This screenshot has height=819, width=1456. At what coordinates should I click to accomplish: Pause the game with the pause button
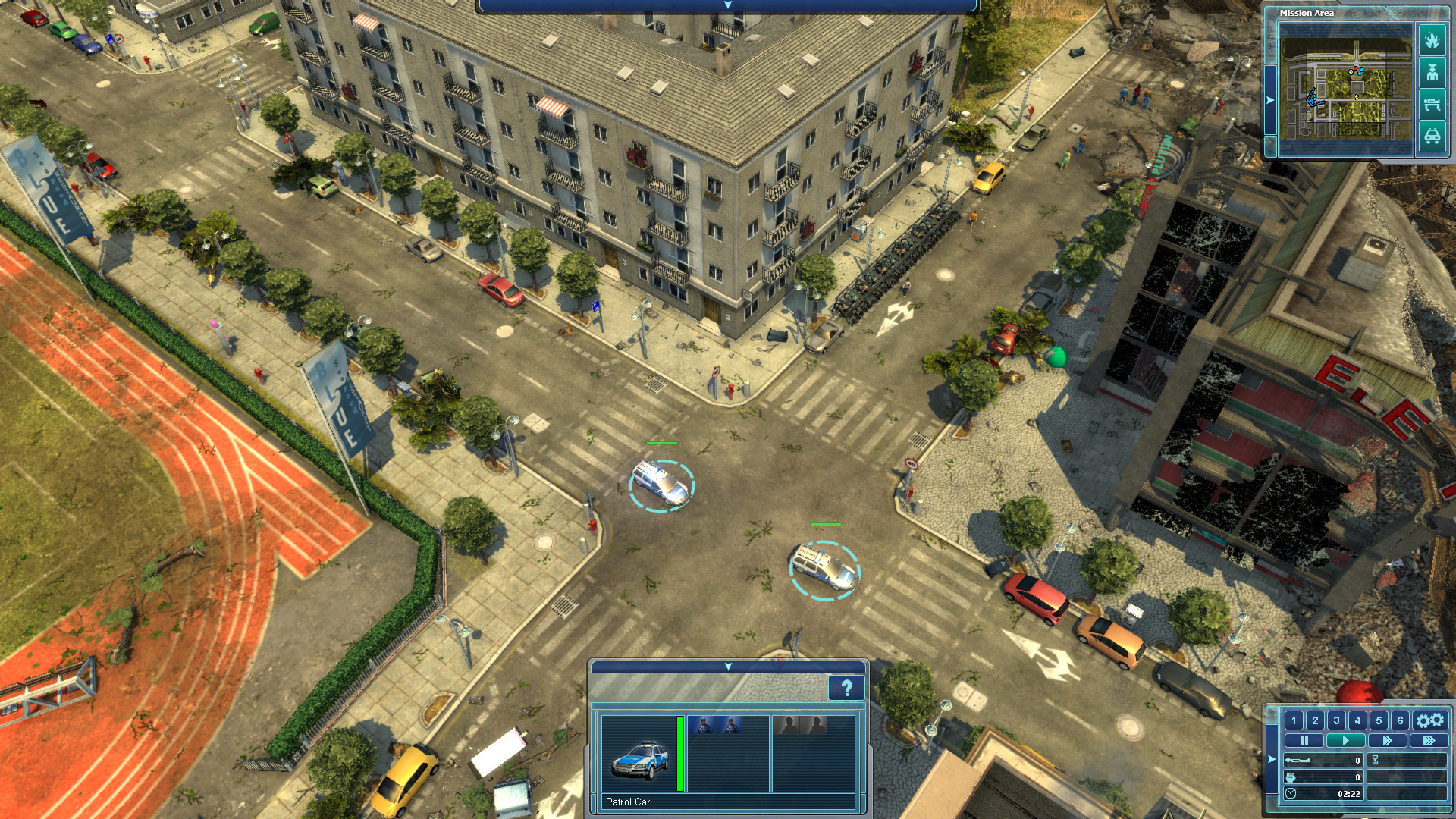tap(1304, 741)
